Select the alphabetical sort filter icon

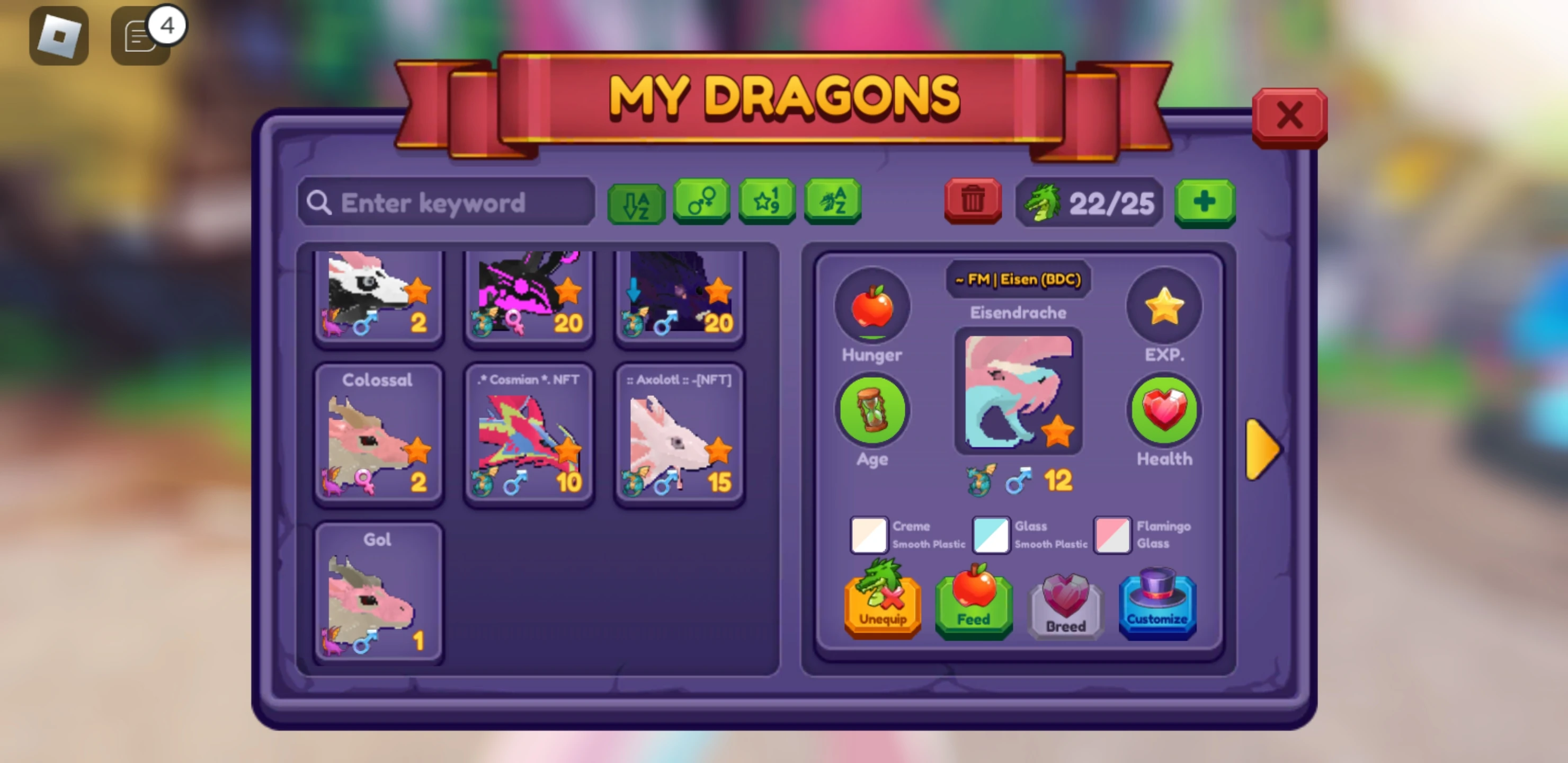click(637, 203)
